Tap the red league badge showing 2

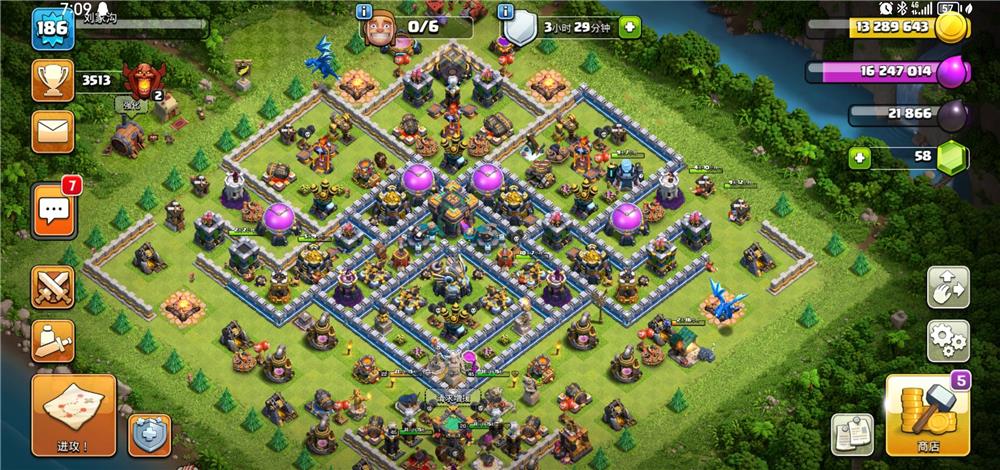point(142,81)
